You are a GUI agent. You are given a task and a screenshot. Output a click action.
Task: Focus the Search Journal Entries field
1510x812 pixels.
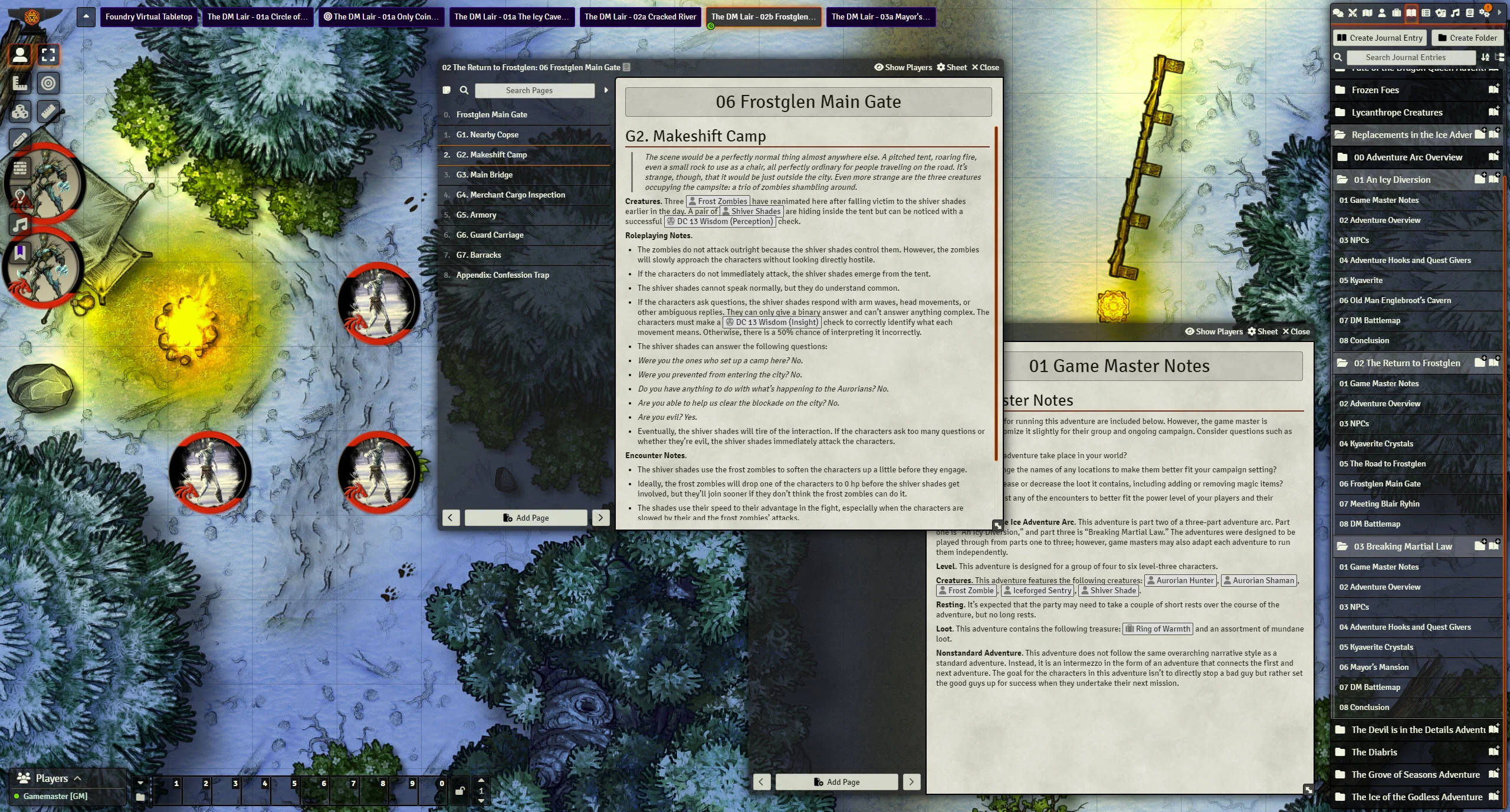click(1405, 57)
